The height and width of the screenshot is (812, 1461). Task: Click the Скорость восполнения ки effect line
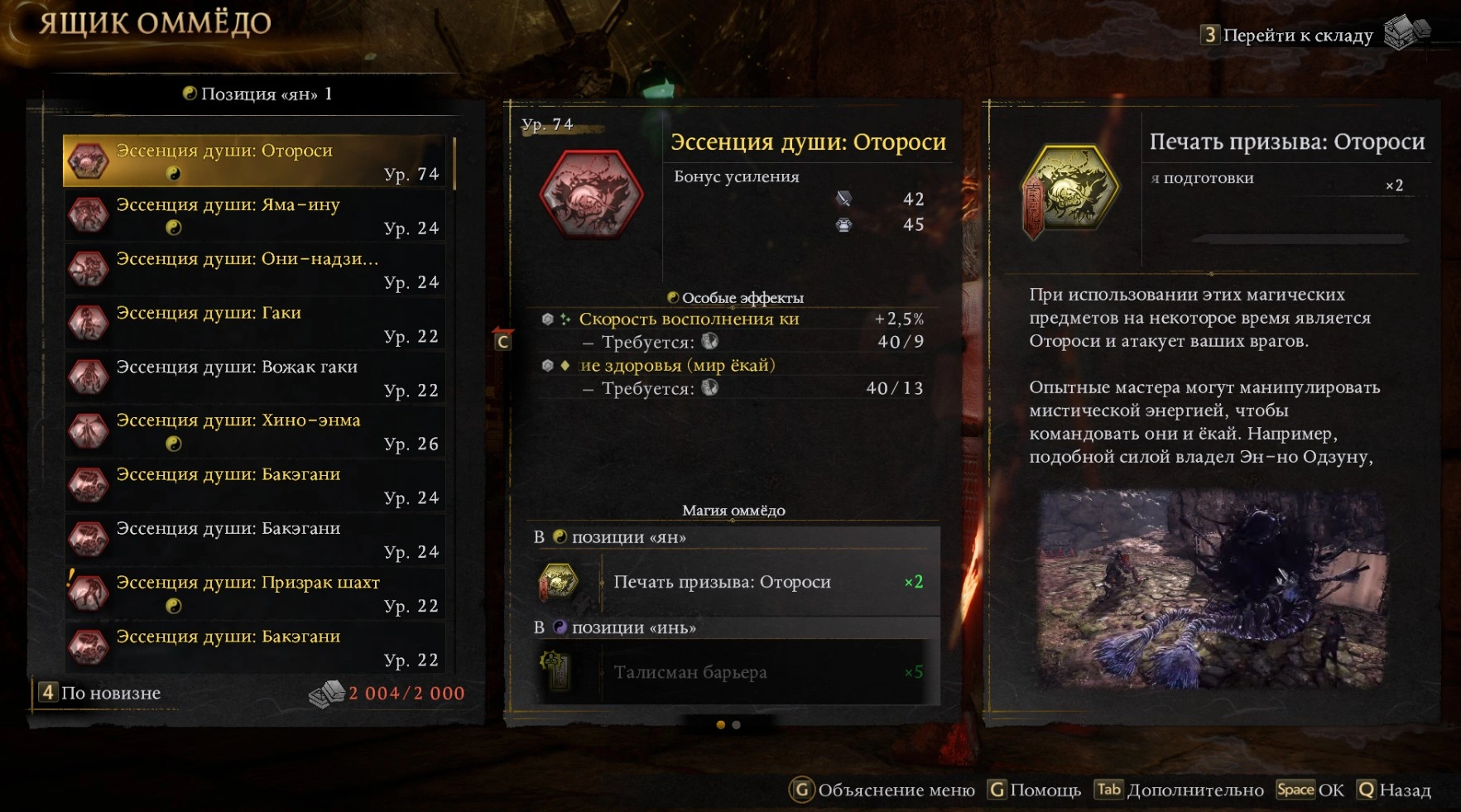click(689, 319)
